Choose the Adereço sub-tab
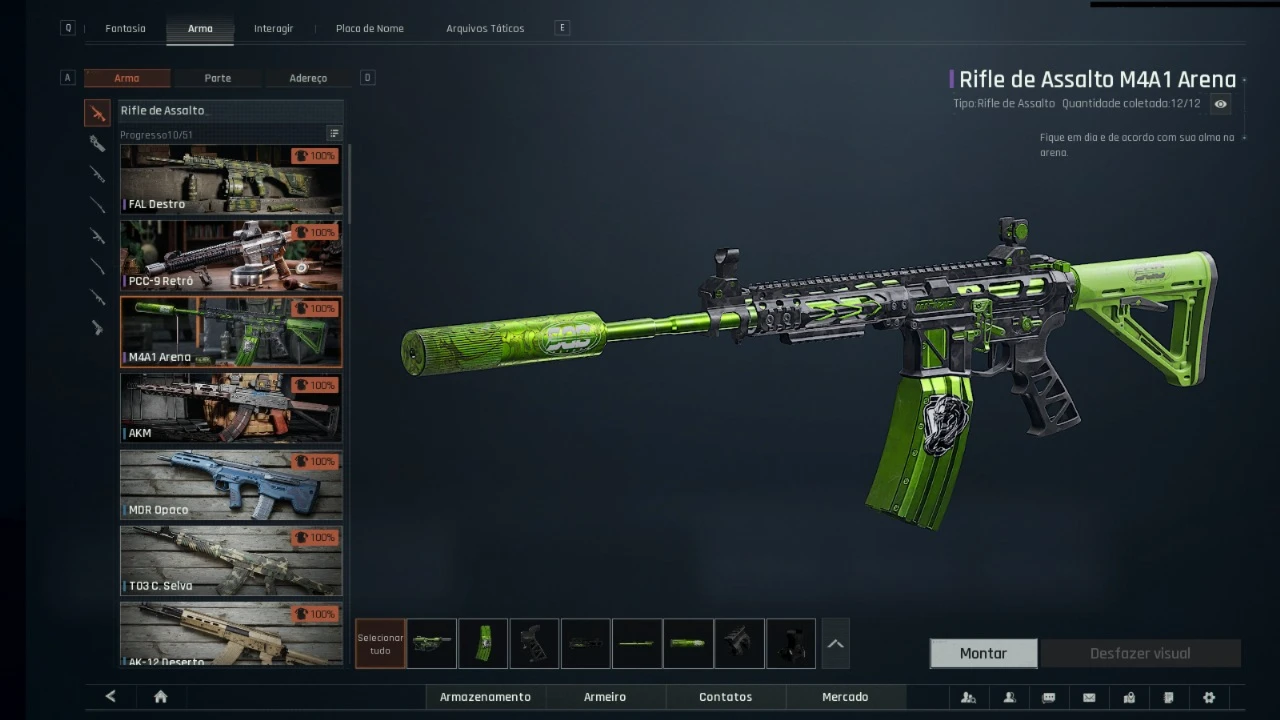This screenshot has height=720, width=1280. tap(308, 78)
